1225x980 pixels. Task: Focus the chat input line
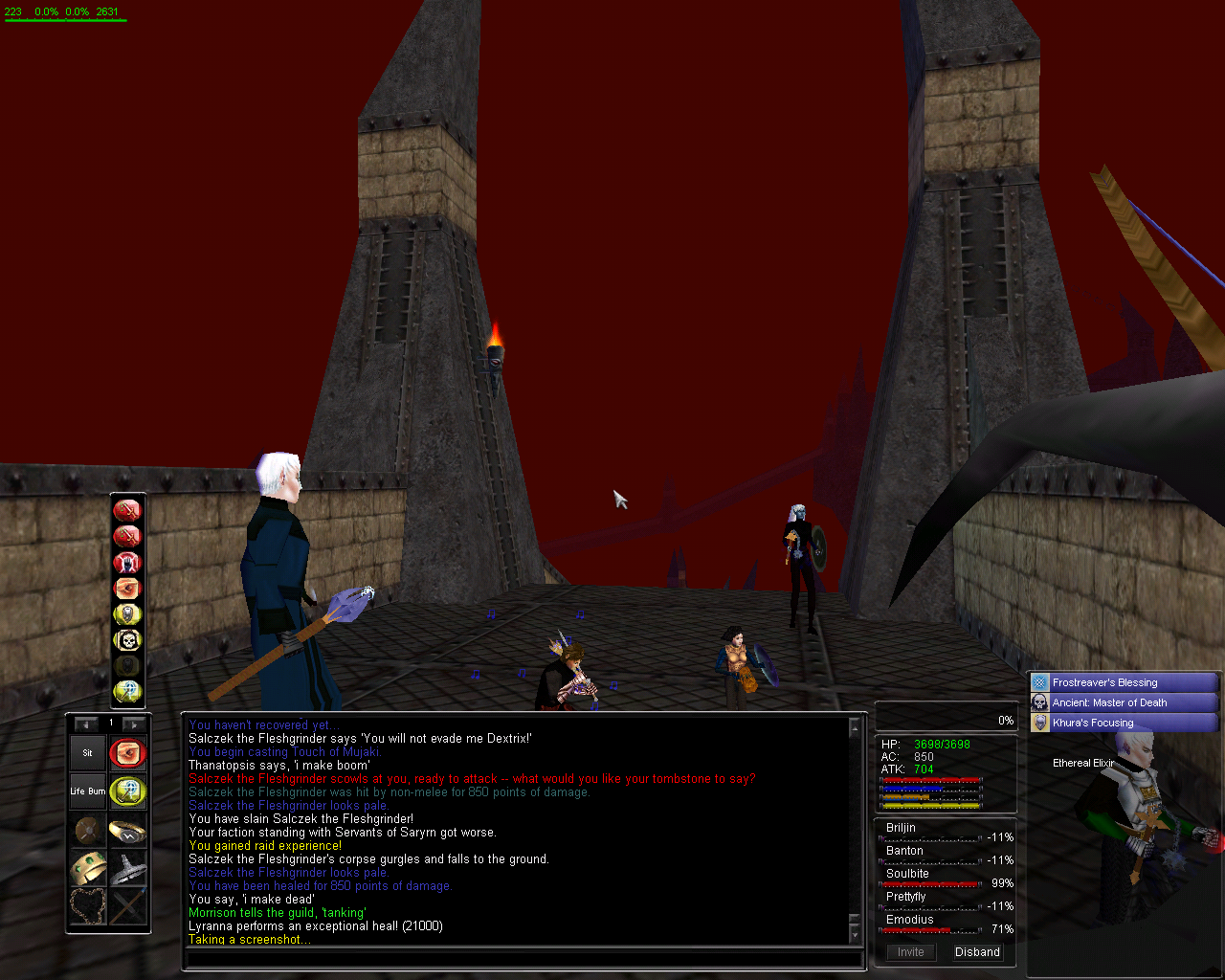coord(522,958)
